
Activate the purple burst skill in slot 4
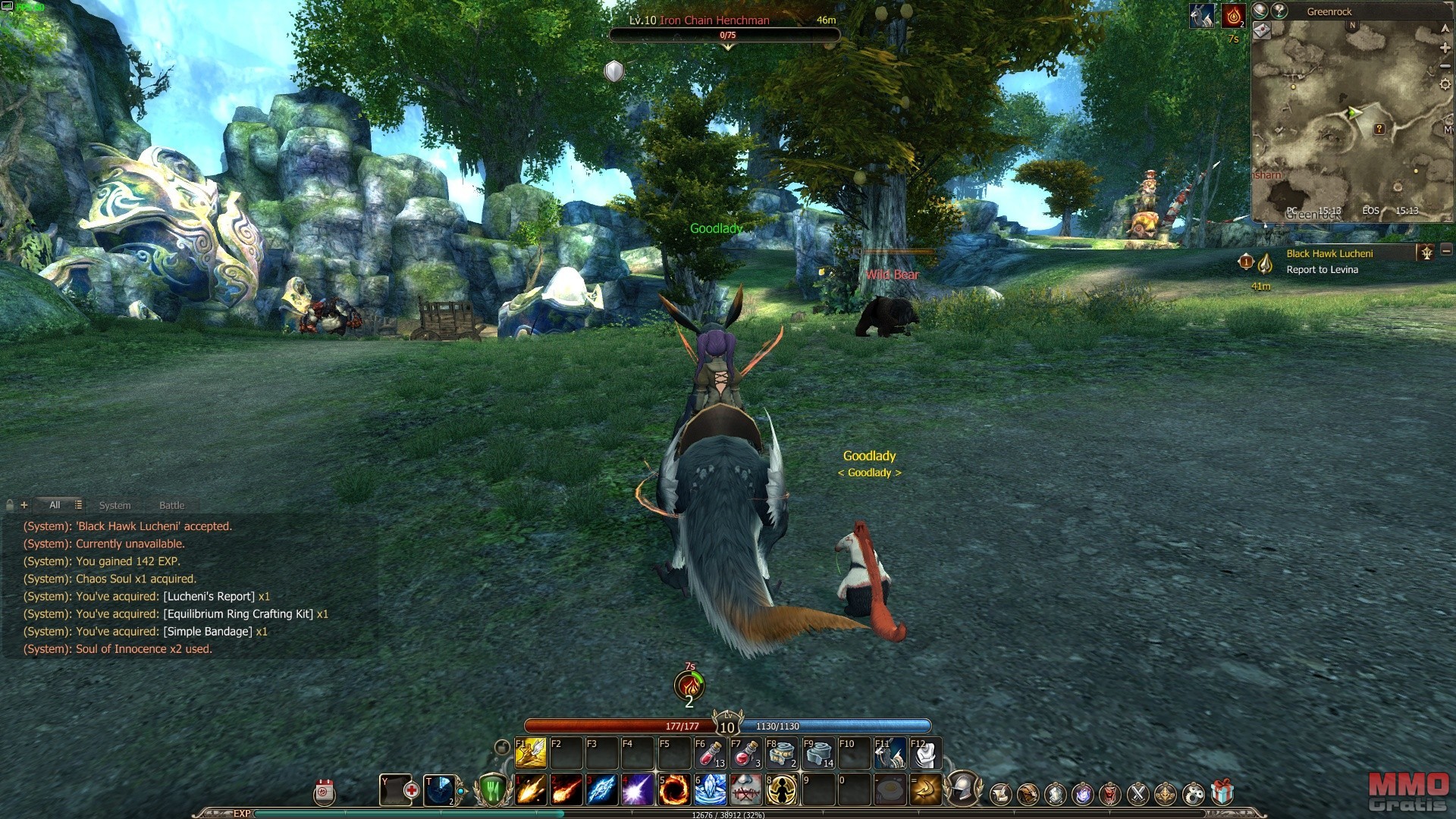coord(637,790)
